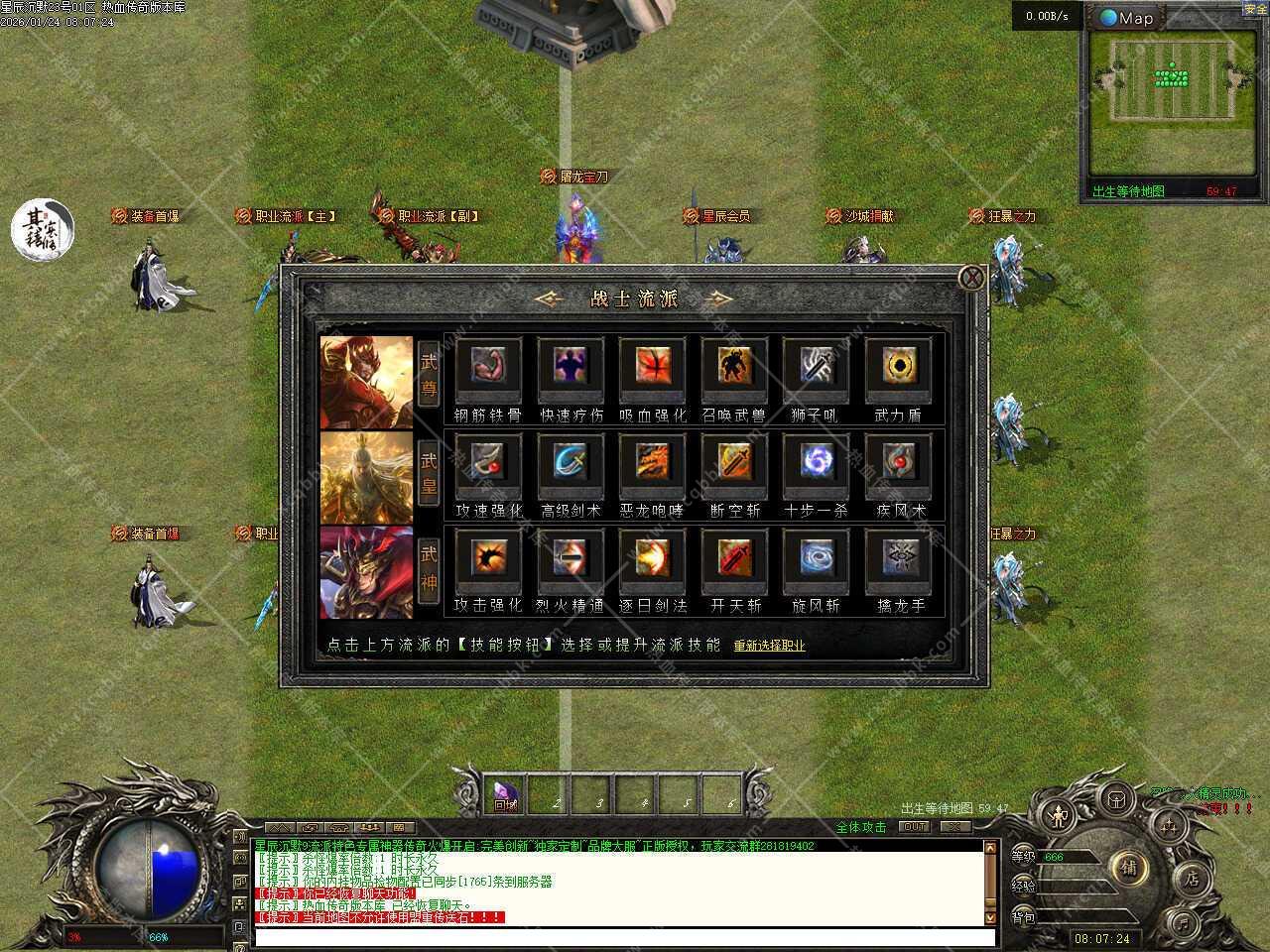This screenshot has height=952, width=1270.
Task: Select the 快速疗伤 skill icon
Action: click(569, 367)
